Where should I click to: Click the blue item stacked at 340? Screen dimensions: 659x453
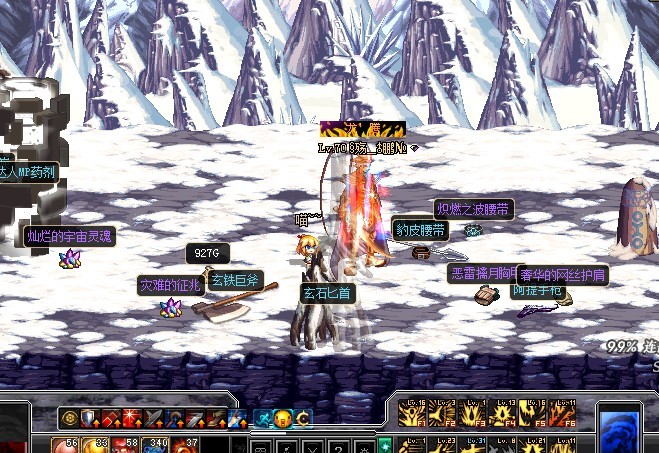[156, 445]
